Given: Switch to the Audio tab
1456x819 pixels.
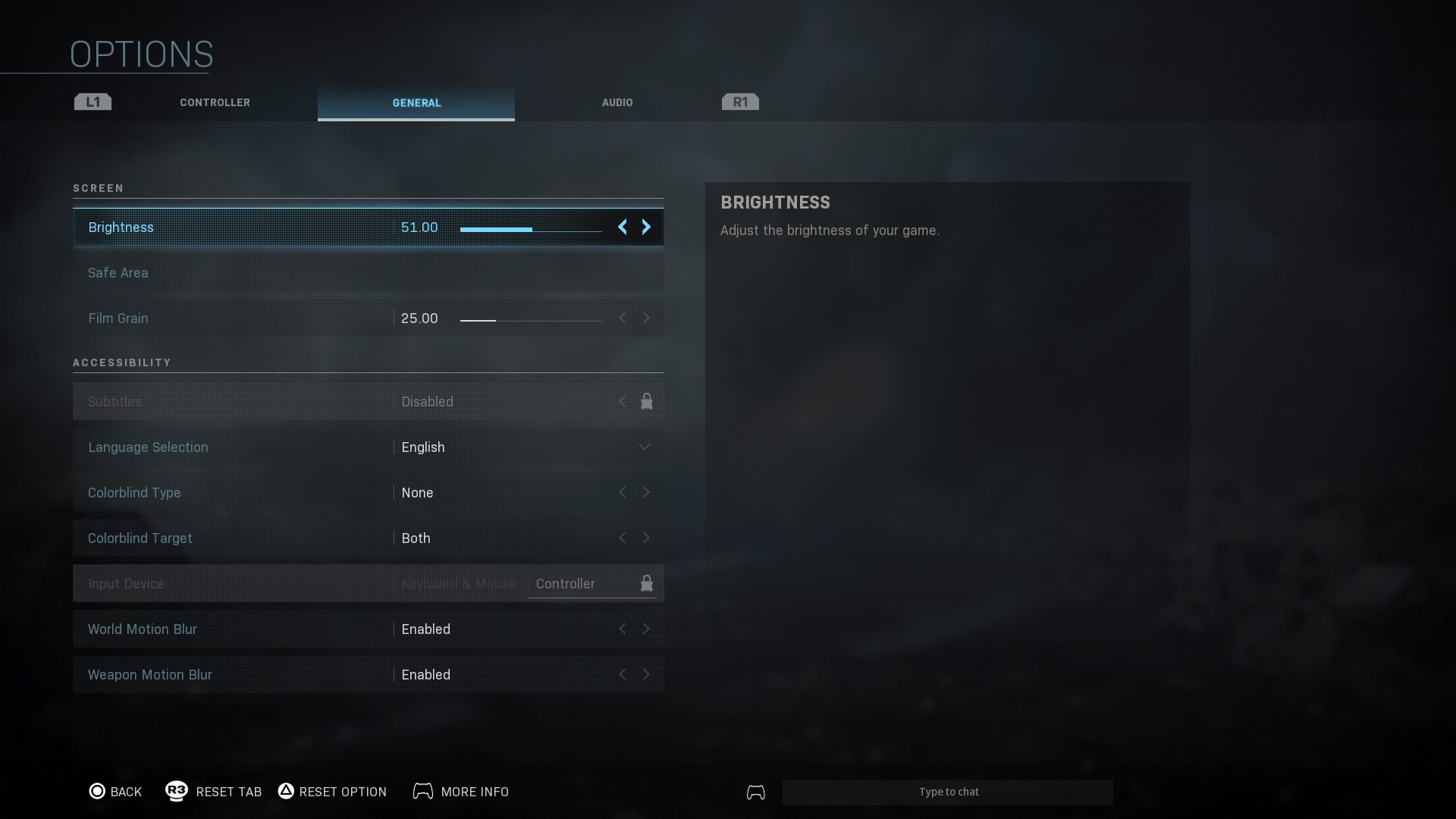Looking at the screenshot, I should coord(617,102).
